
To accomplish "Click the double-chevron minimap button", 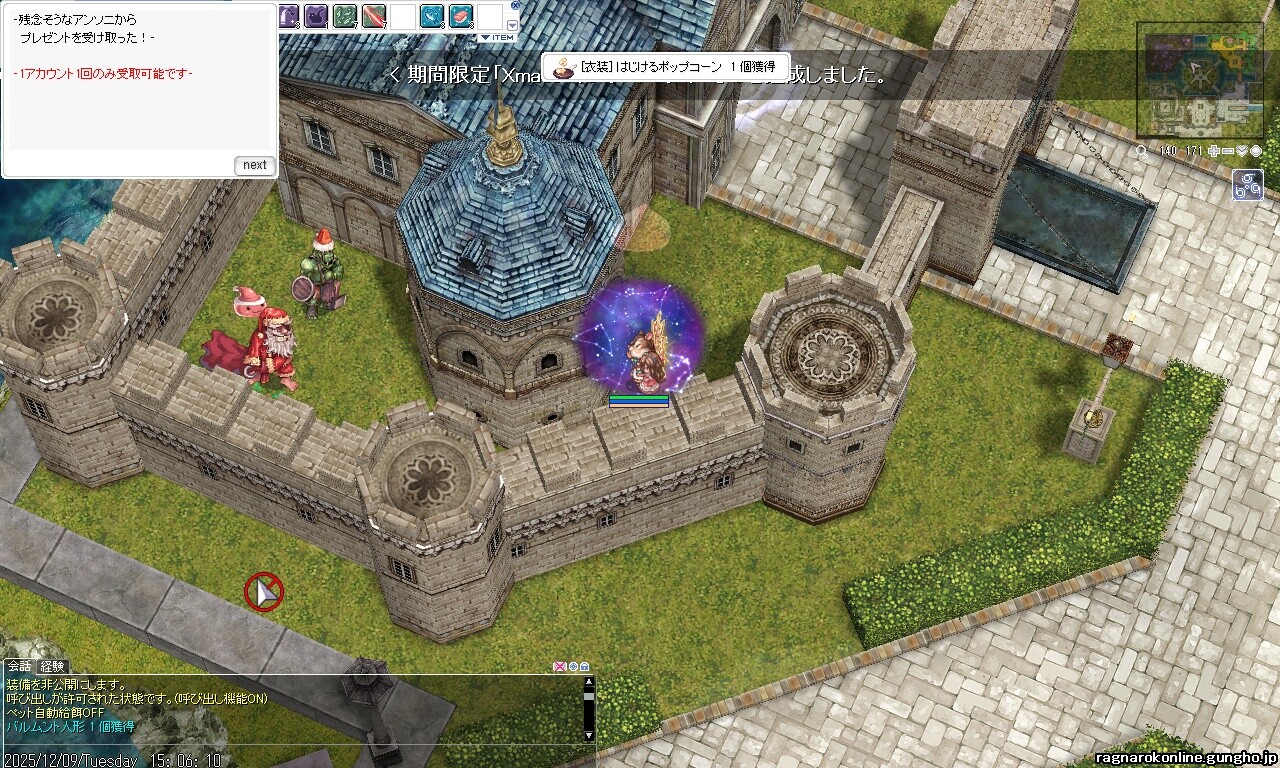I will pyautogui.click(x=1242, y=151).
